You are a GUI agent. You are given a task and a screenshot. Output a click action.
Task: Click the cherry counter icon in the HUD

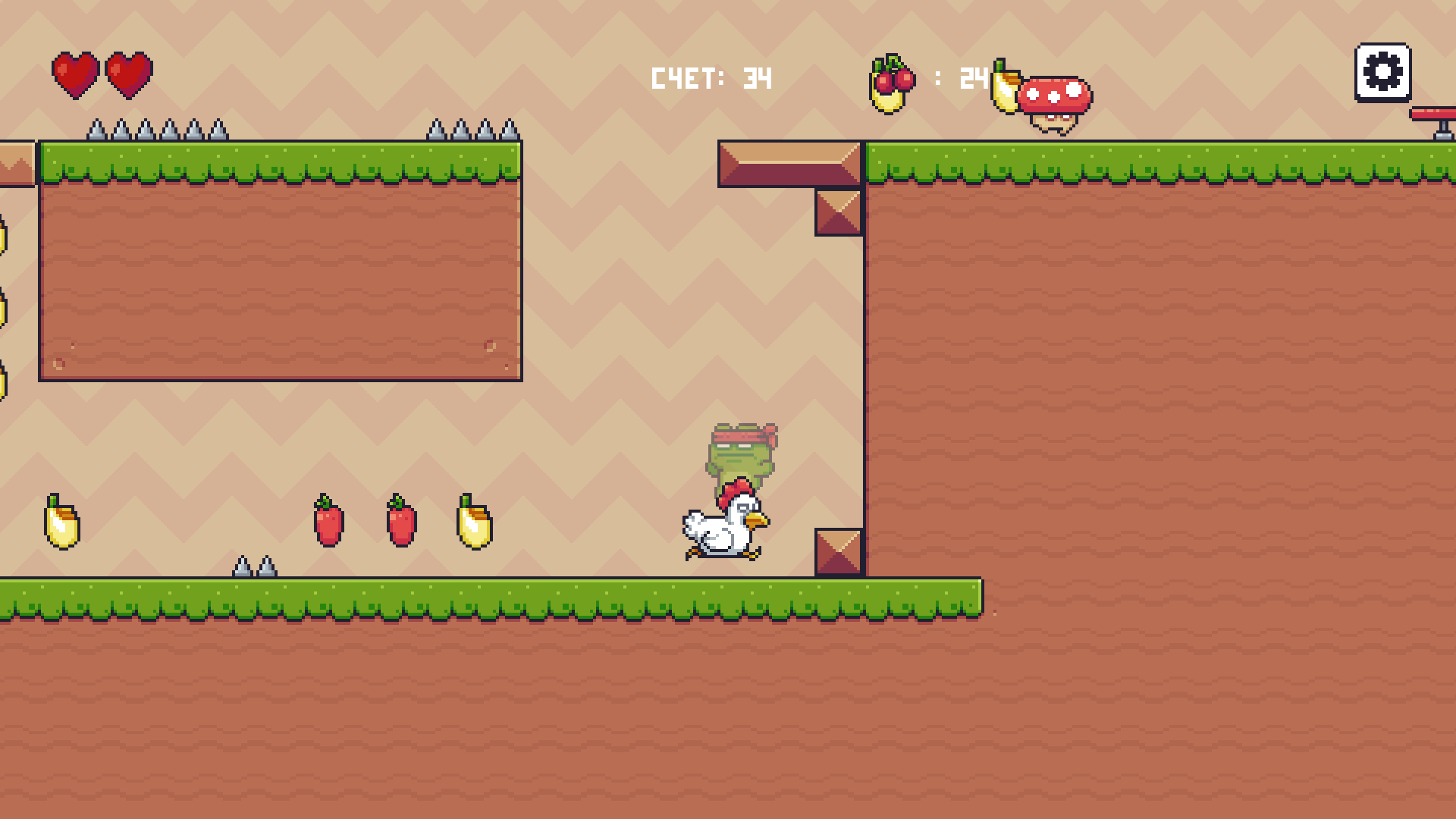coord(893,78)
